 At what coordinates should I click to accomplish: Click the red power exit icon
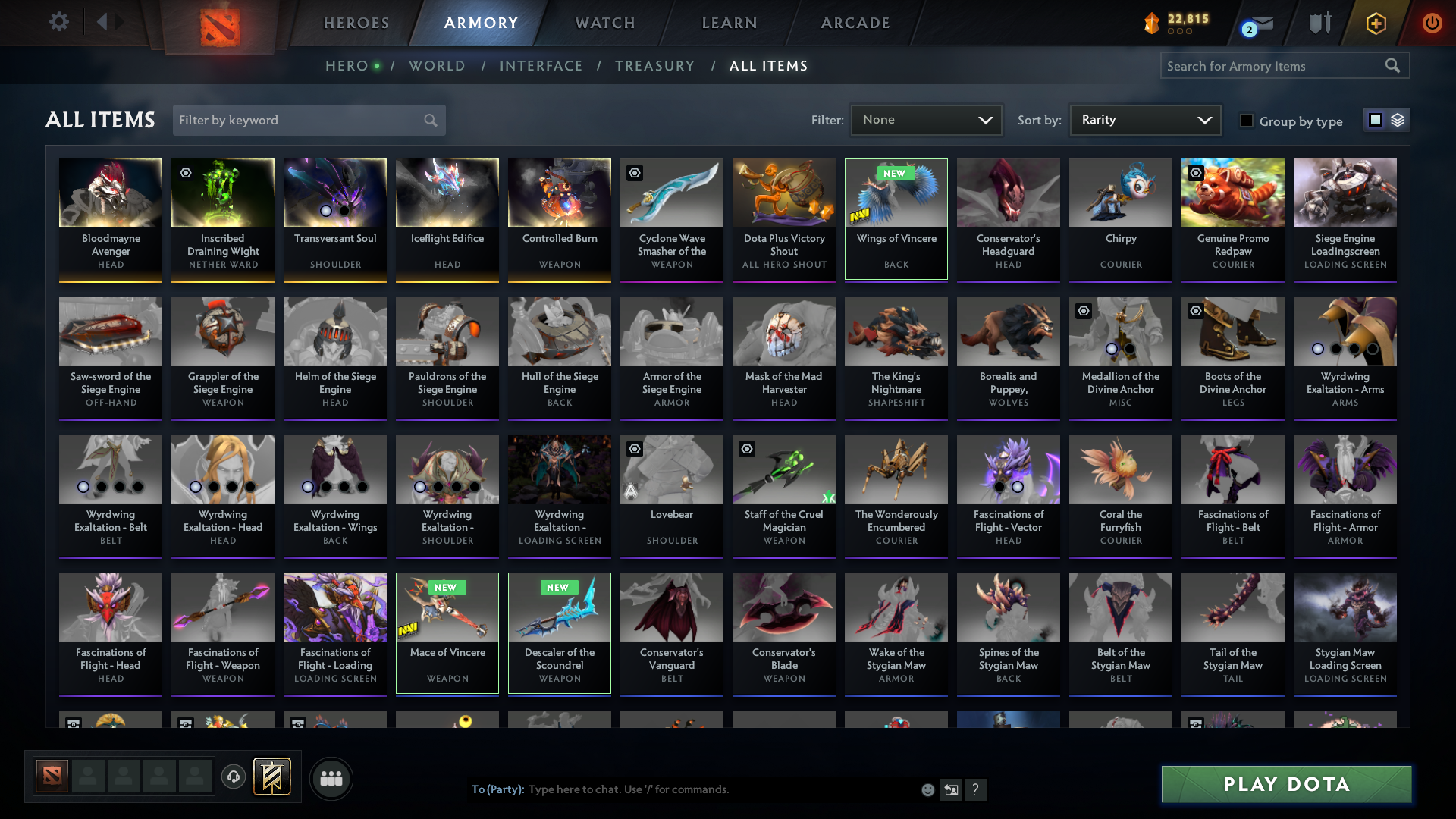1432,23
